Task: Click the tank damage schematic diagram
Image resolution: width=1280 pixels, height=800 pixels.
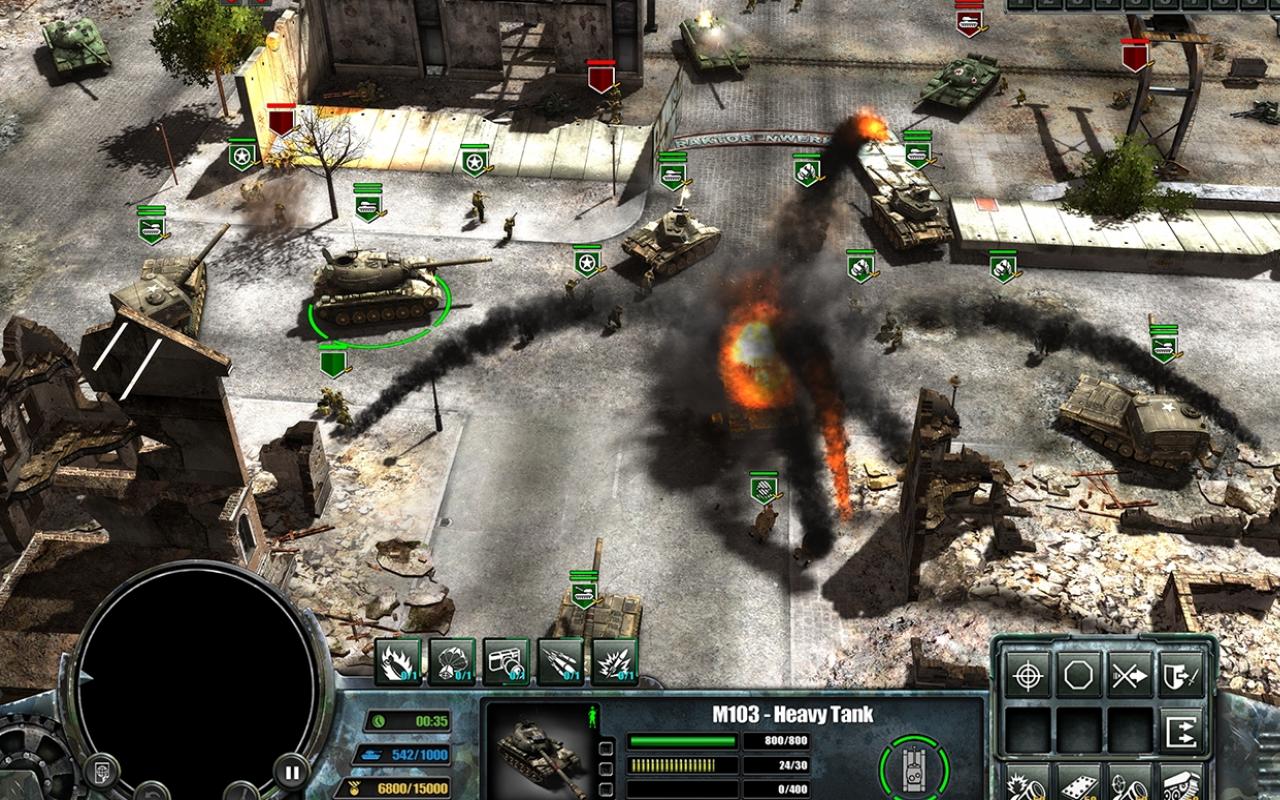Action: click(912, 765)
